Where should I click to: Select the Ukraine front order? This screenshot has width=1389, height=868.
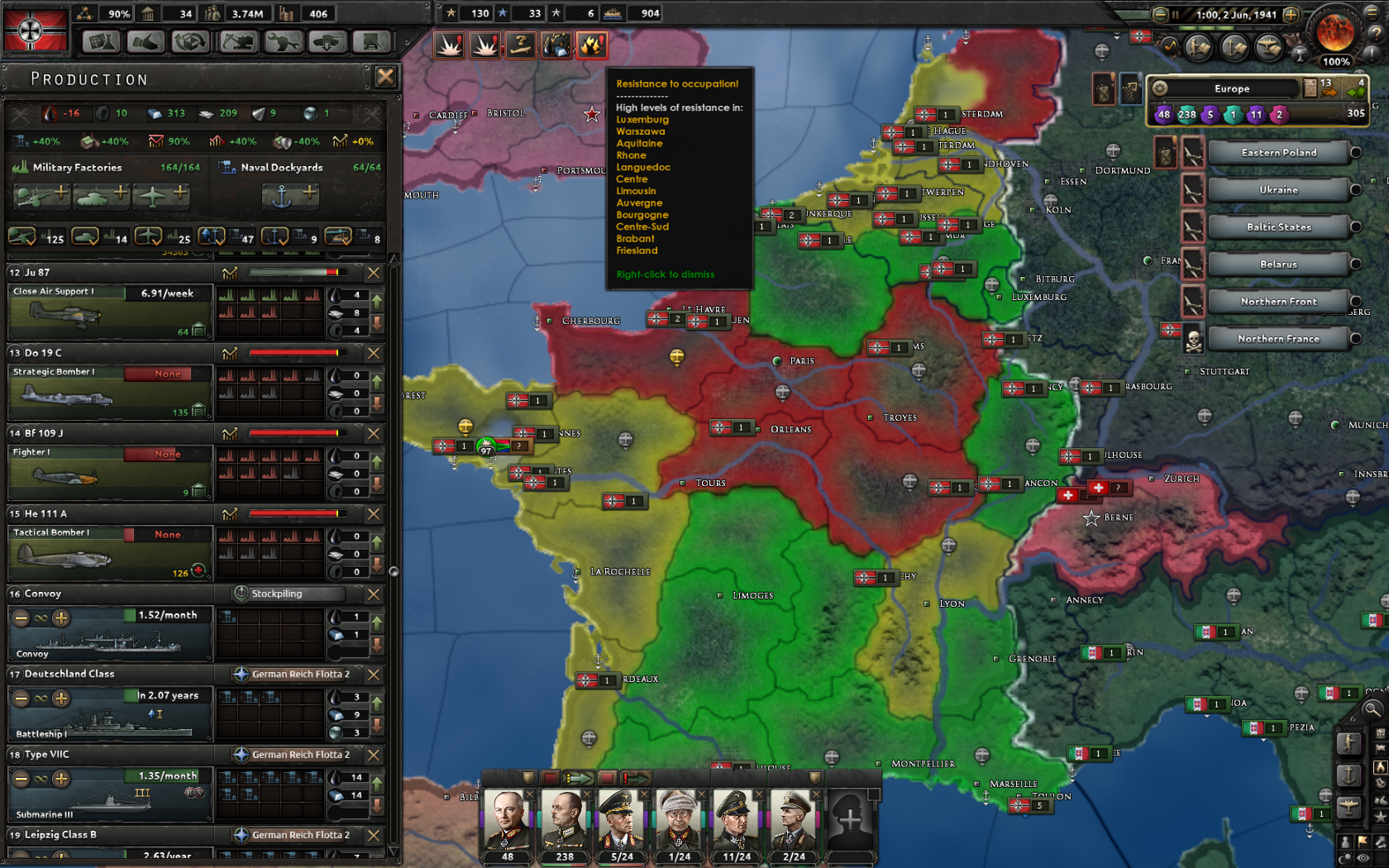coord(1278,189)
